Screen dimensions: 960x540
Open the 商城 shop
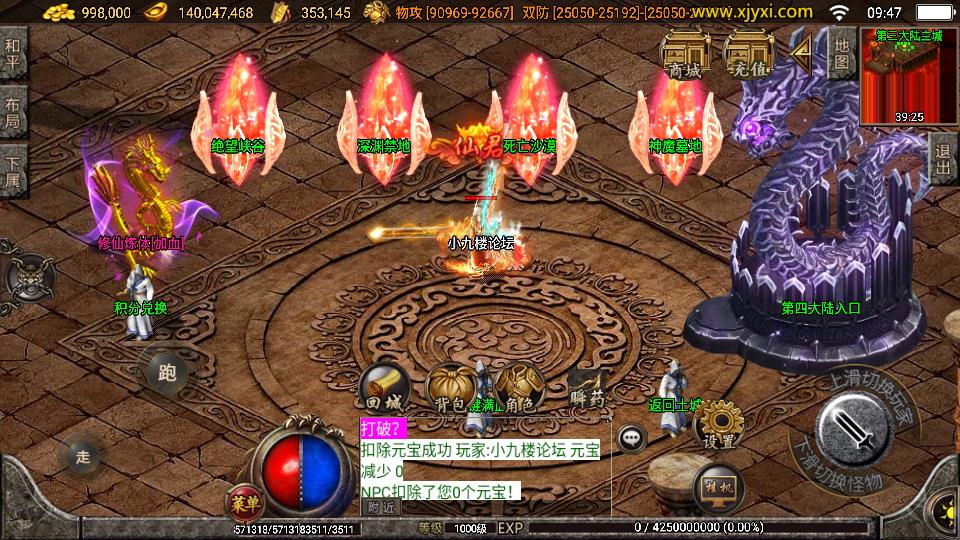coord(685,53)
